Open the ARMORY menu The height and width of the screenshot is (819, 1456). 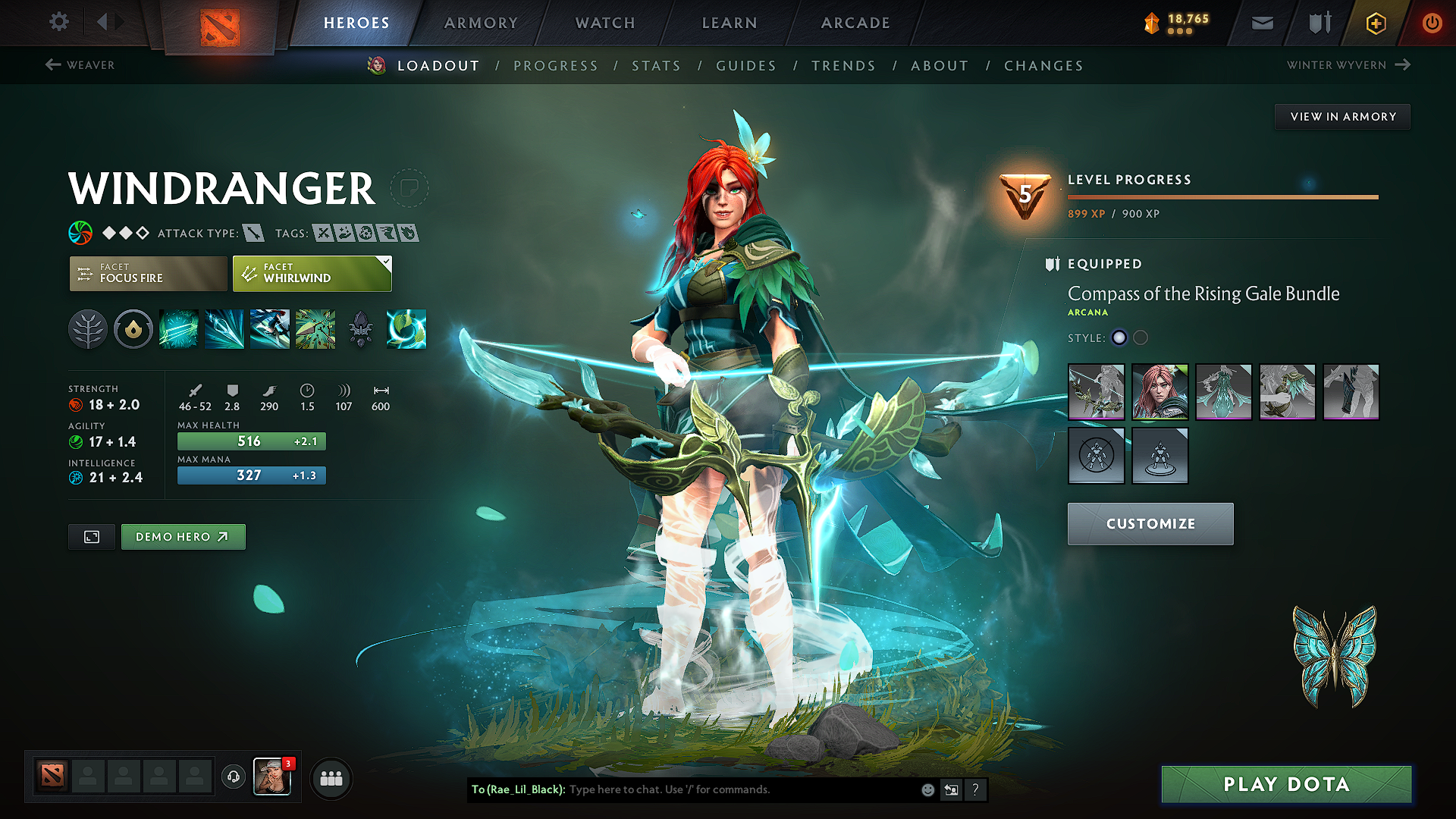pyautogui.click(x=481, y=23)
